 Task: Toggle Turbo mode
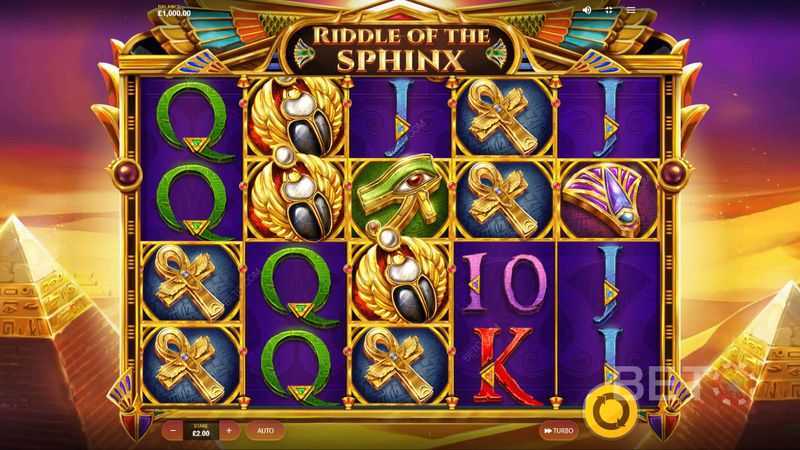pos(558,431)
